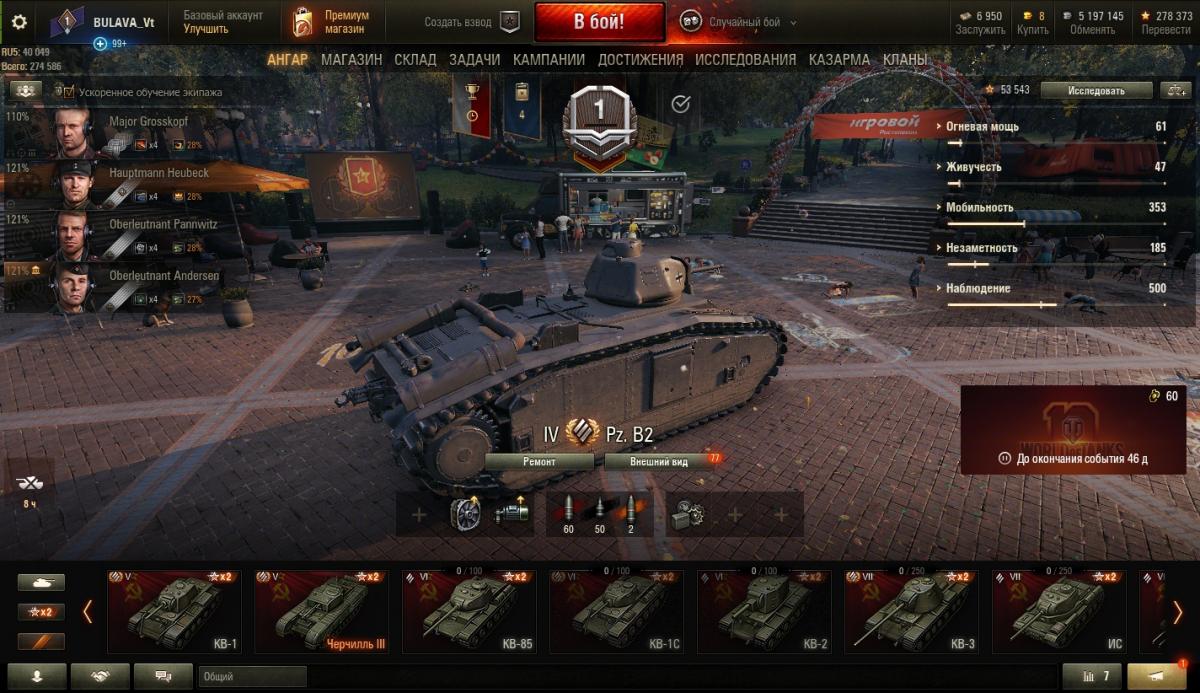Open the settings gear menu
The width and height of the screenshot is (1200, 693).
pyautogui.click(x=19, y=22)
